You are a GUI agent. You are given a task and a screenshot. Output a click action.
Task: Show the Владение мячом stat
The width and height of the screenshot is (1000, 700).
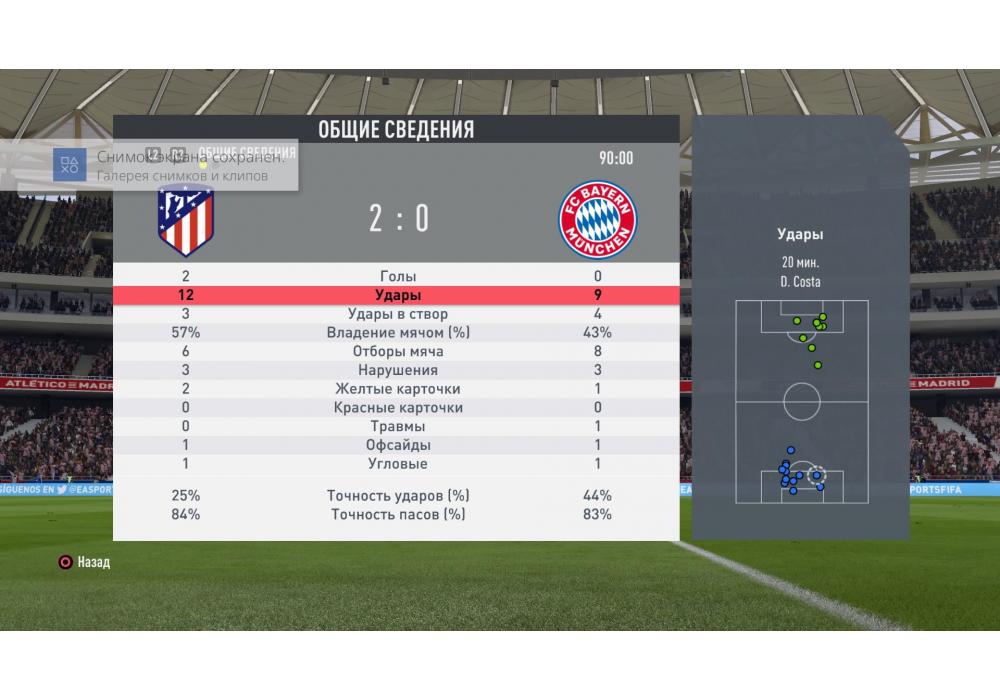[x=398, y=333]
